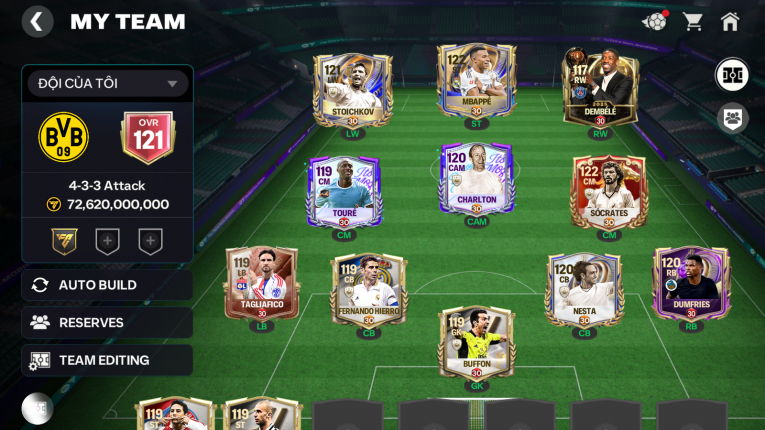This screenshot has width=765, height=430.
Task: Switch to the pitch formation view
Action: point(732,75)
